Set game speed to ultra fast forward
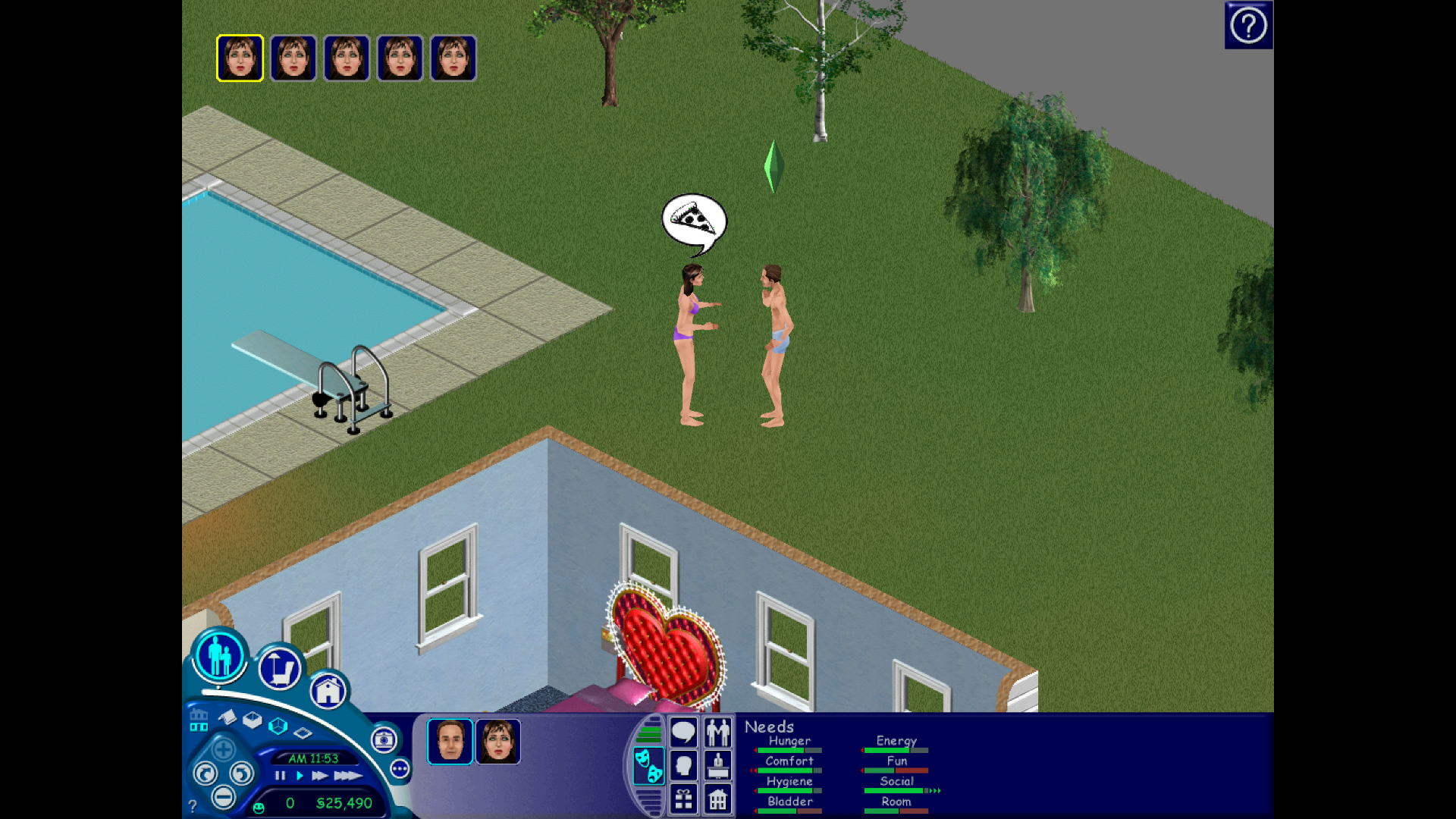The width and height of the screenshot is (1456, 819). click(x=347, y=776)
